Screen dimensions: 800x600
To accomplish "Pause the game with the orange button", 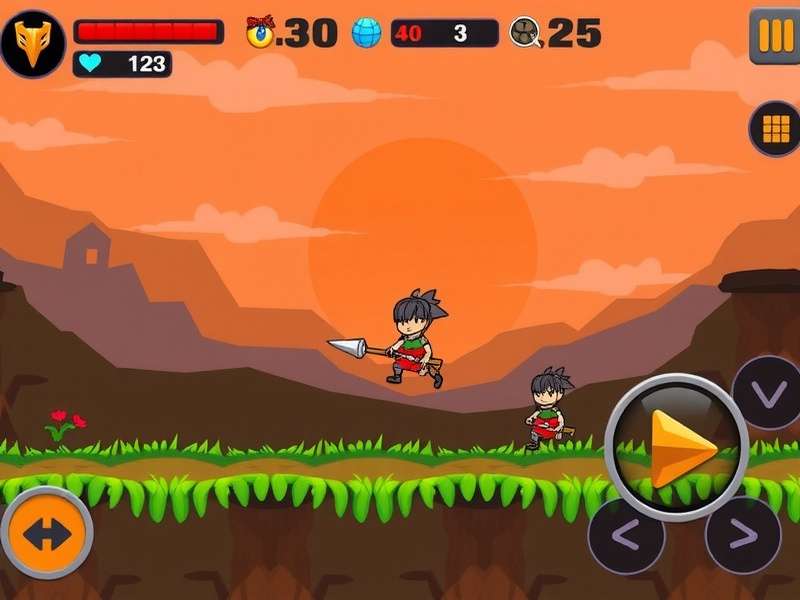I will coord(774,36).
